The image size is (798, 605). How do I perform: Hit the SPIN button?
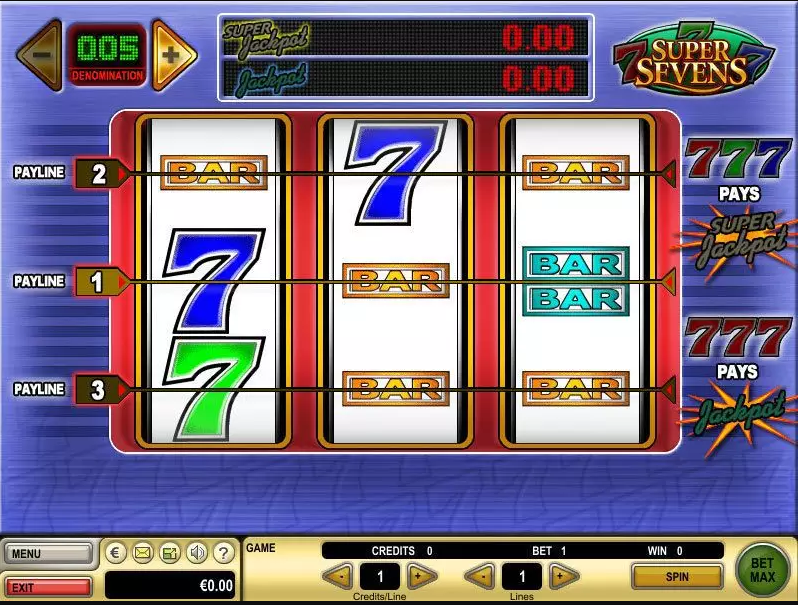pos(677,576)
